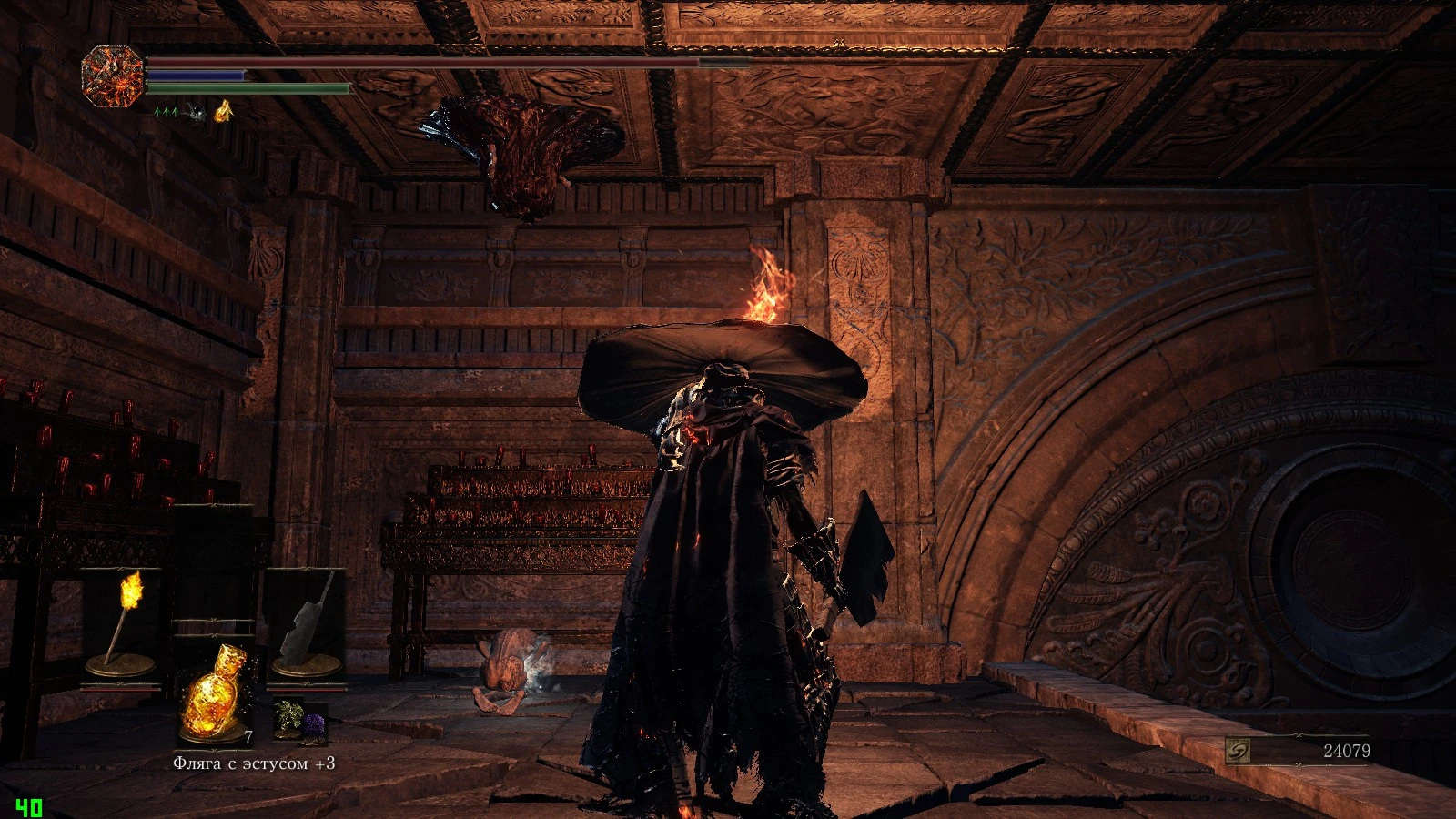Select the torch in the left-hand slot
The height and width of the screenshot is (819, 1456).
coord(124,623)
